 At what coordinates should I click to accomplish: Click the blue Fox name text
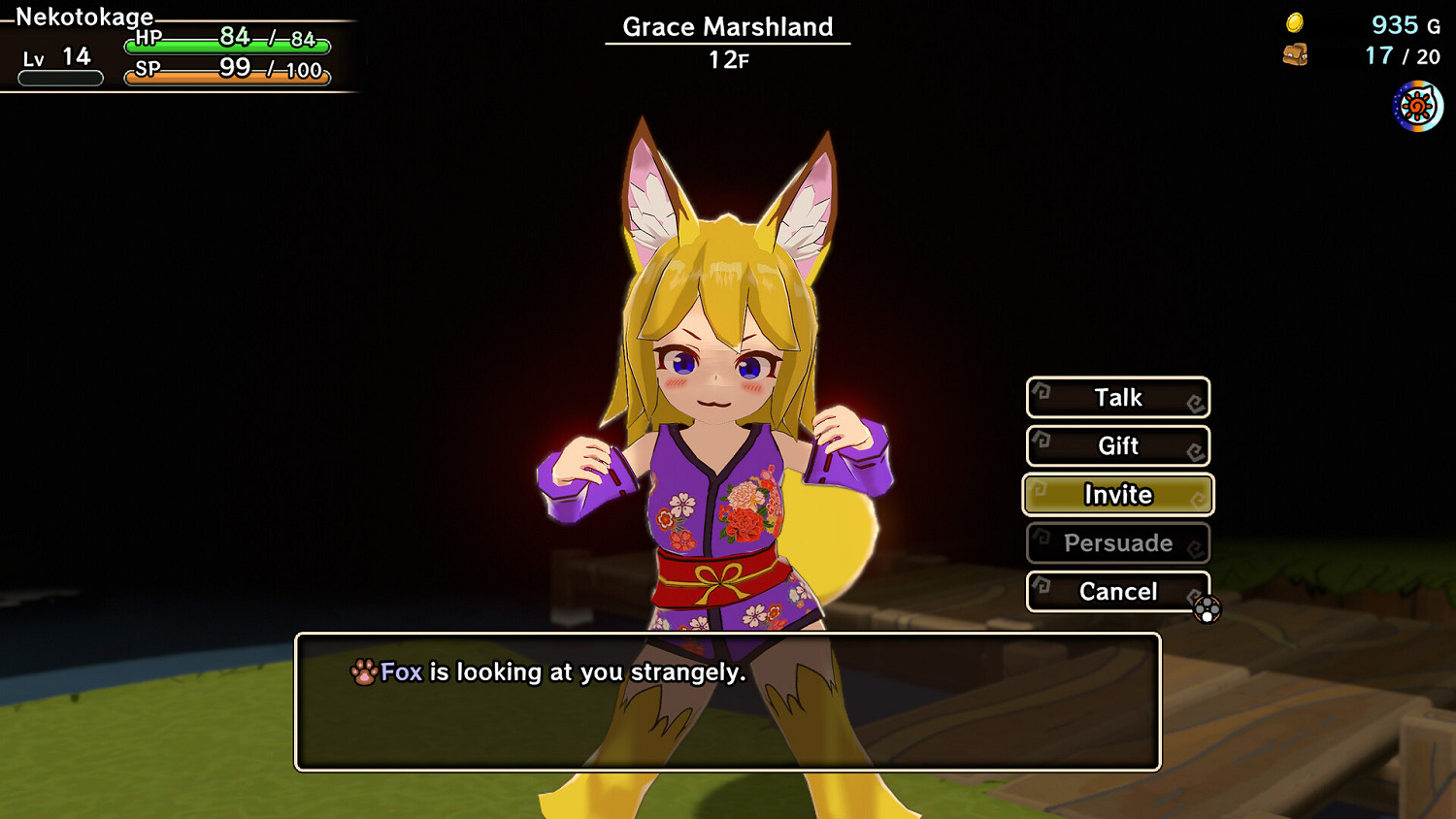pos(401,672)
